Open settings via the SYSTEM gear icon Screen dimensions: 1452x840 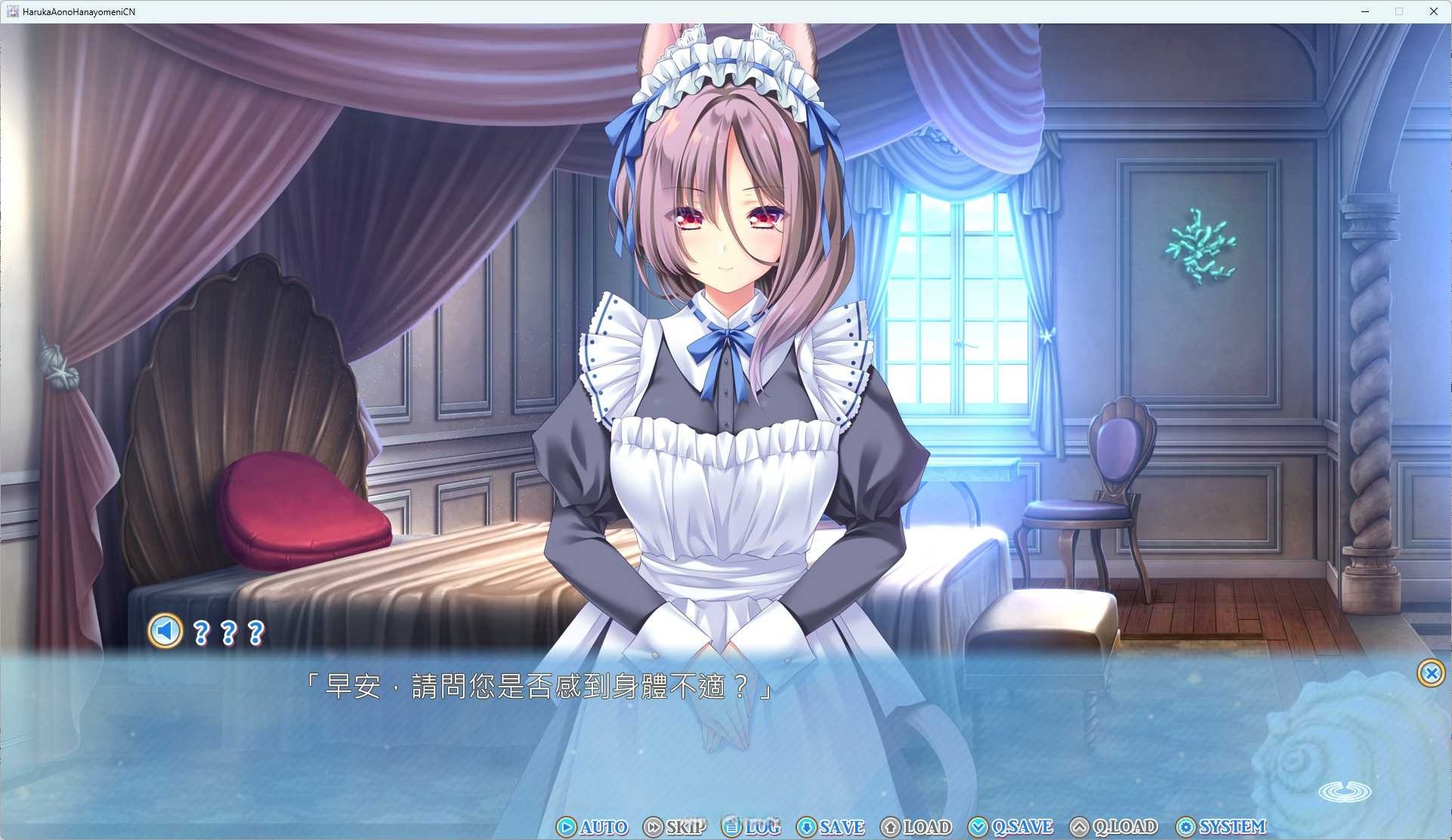1188,827
